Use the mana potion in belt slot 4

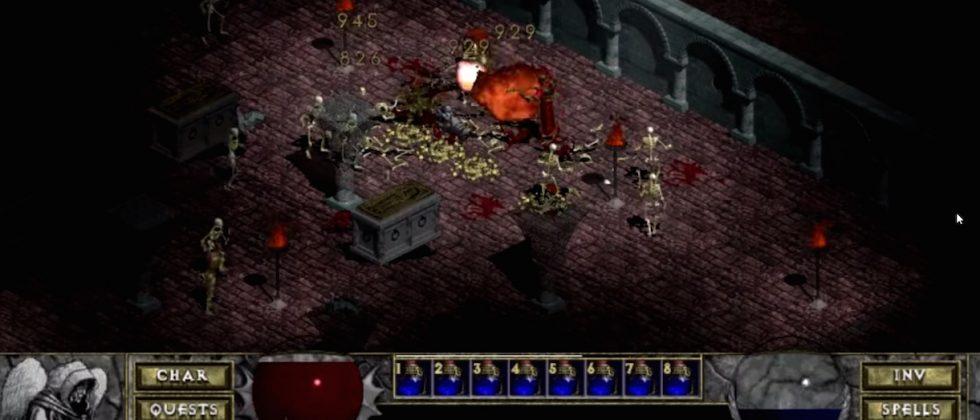(526, 378)
